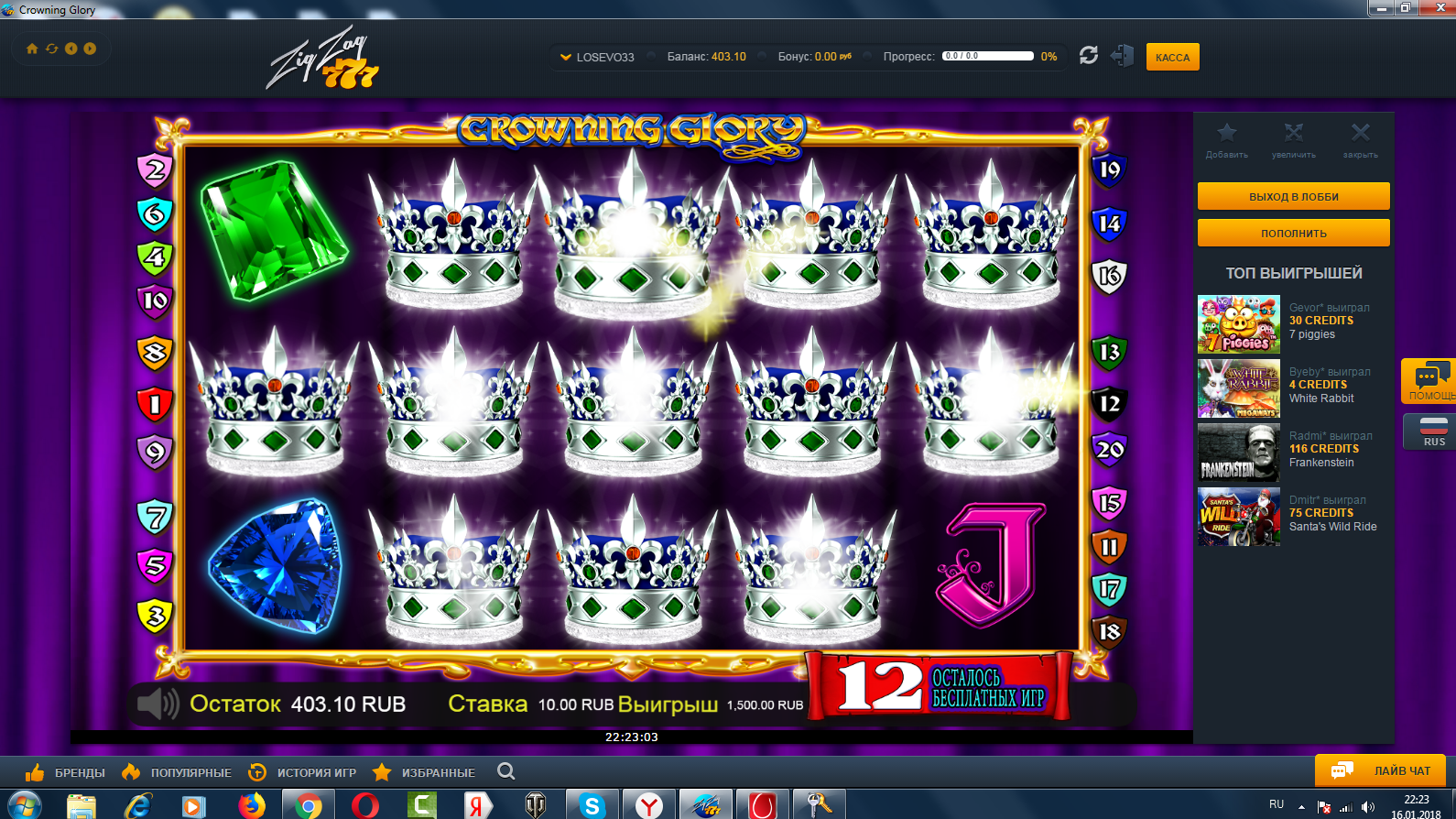
Task: Open search via the magnifier icon in bottom bar
Action: coord(505,771)
